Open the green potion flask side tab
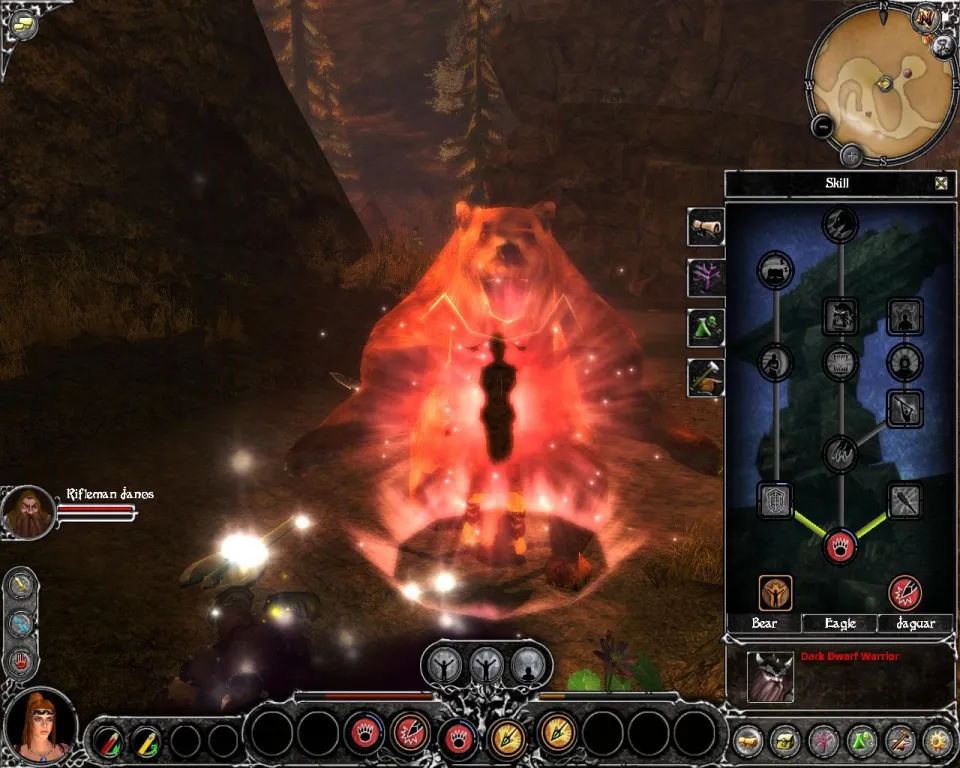 point(705,327)
